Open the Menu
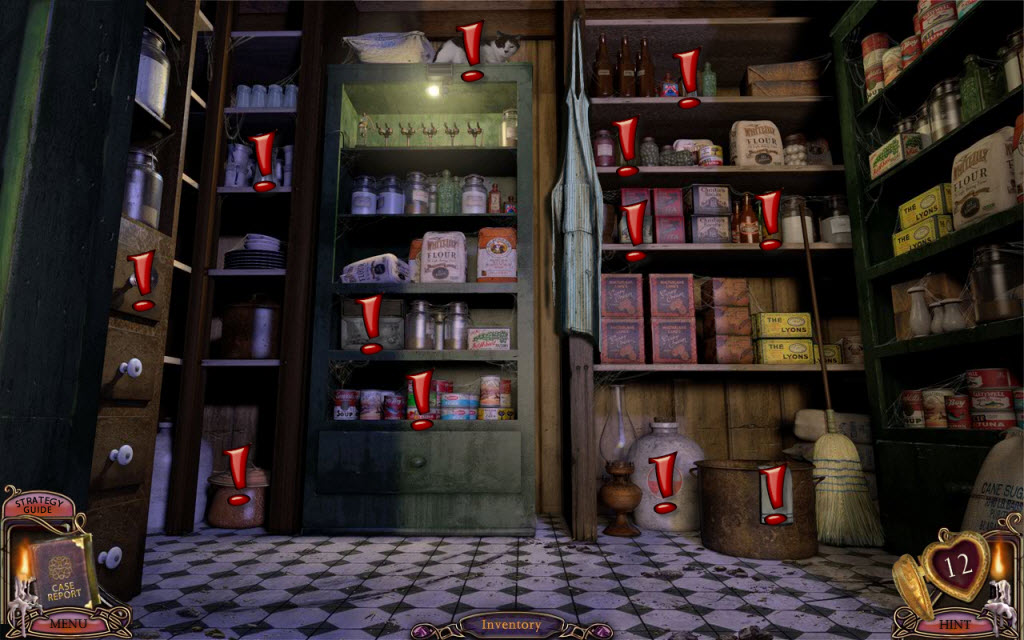Viewport: 1024px width, 640px height. pyautogui.click(x=66, y=624)
